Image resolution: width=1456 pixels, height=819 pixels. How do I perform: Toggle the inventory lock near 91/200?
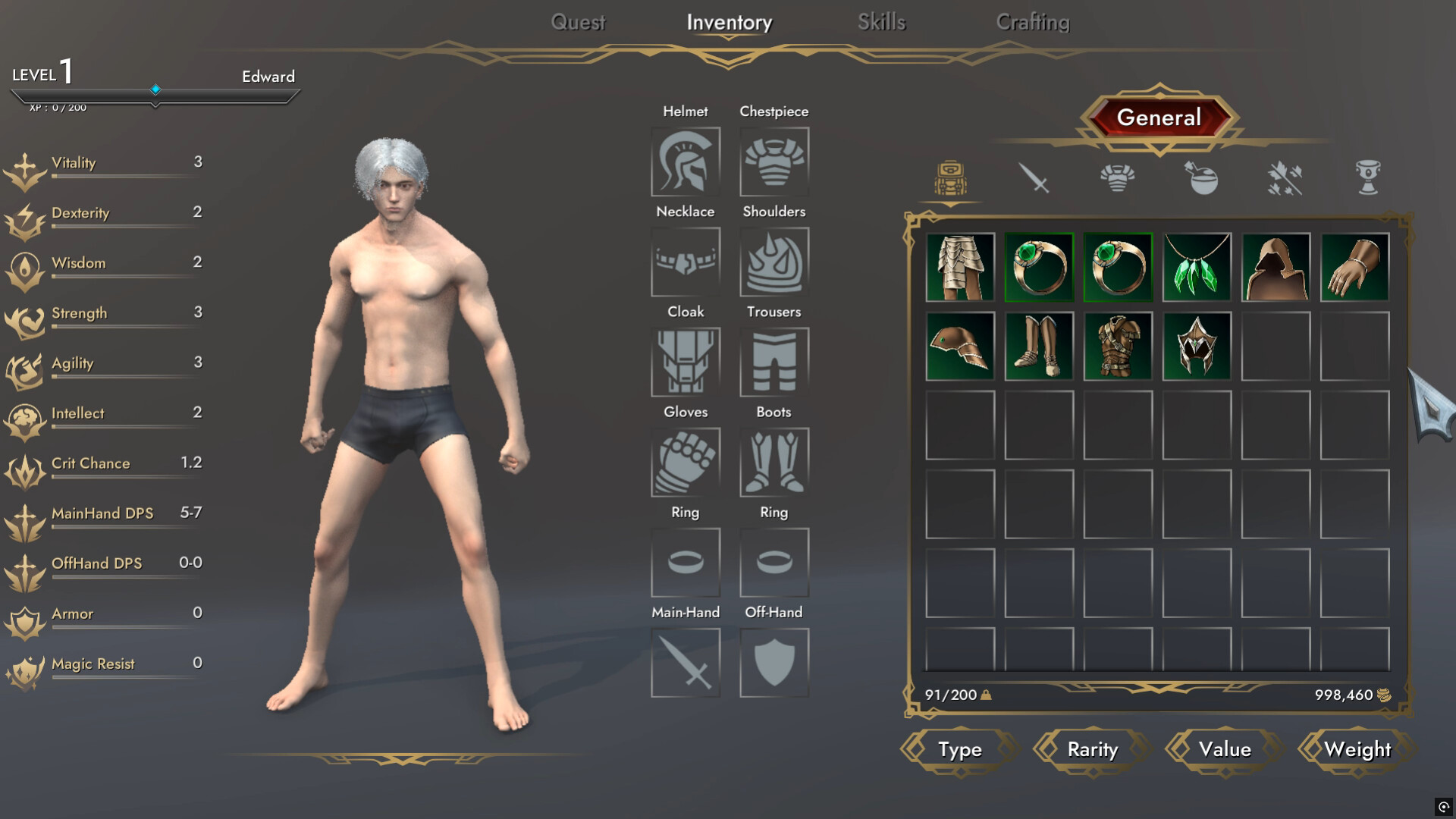click(x=986, y=695)
